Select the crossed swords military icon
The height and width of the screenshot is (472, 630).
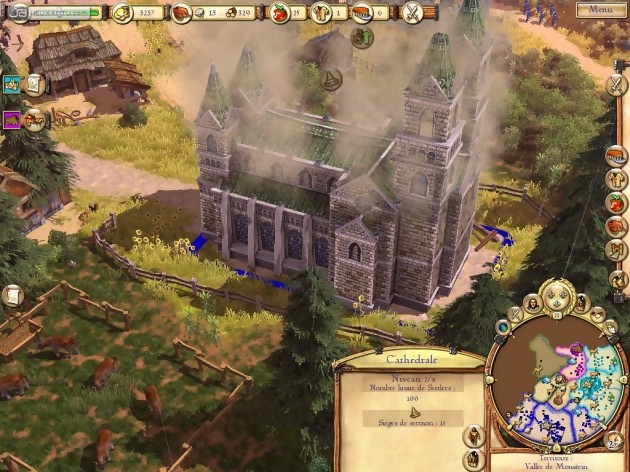413,13
